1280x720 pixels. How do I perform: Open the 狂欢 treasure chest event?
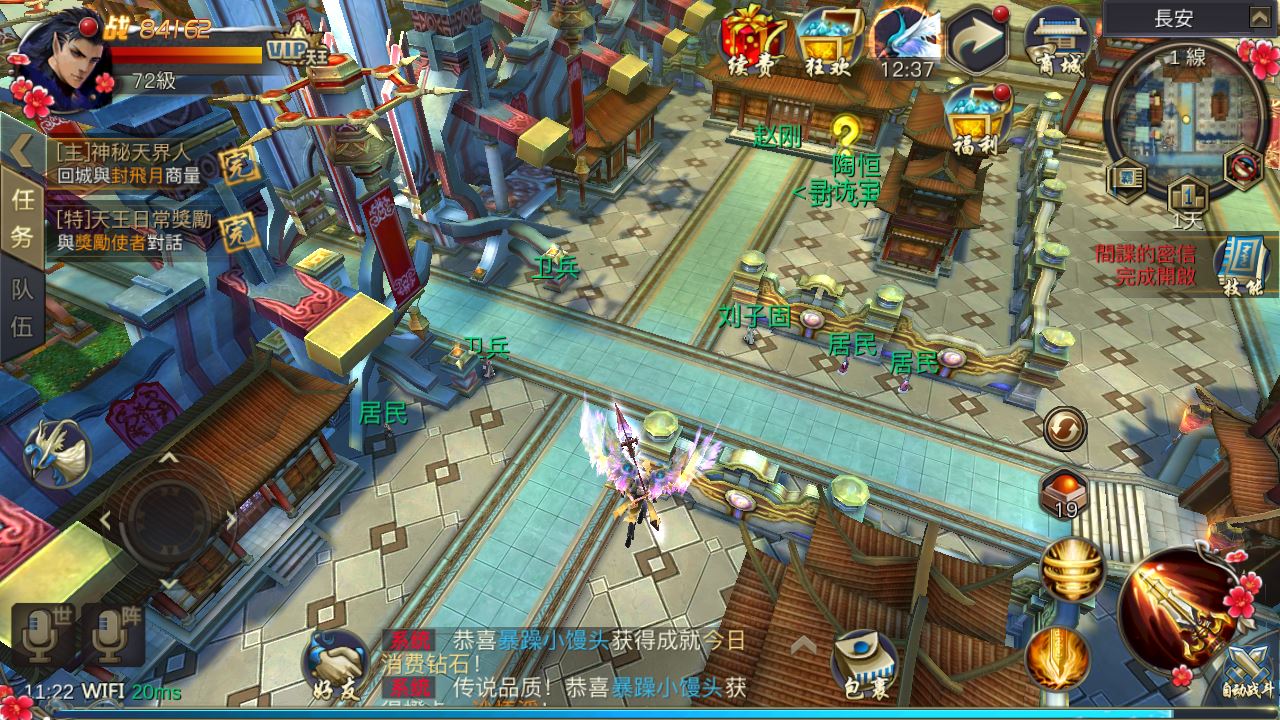tap(828, 40)
